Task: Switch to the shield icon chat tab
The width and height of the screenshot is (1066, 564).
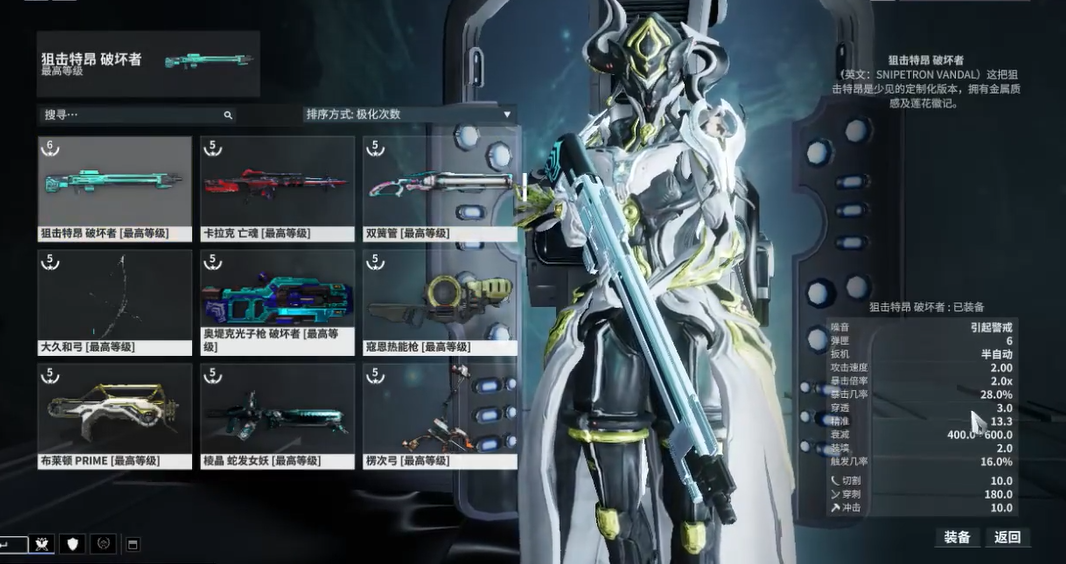Action: [72, 544]
